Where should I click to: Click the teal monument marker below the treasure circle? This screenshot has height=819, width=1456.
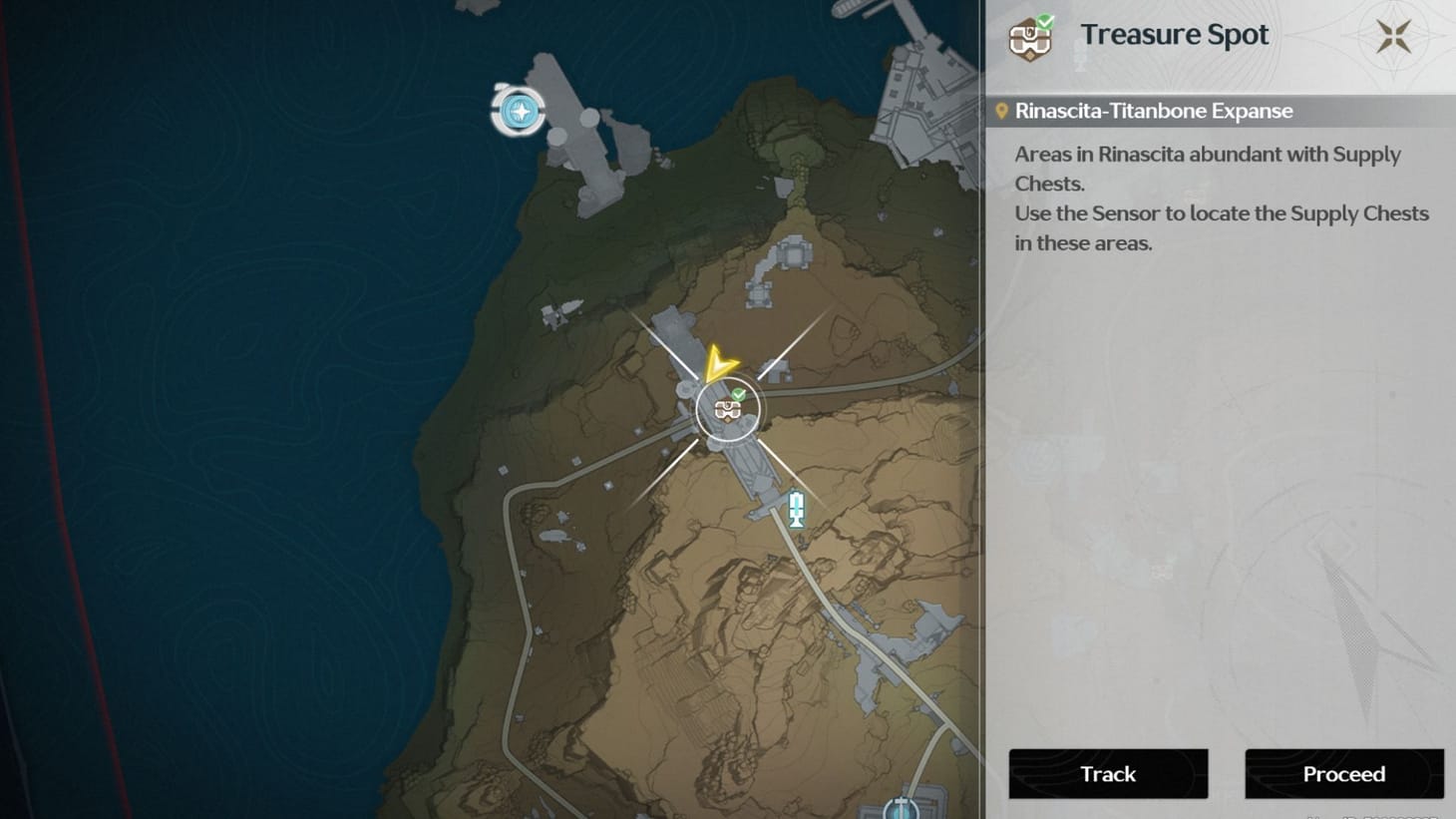click(797, 509)
